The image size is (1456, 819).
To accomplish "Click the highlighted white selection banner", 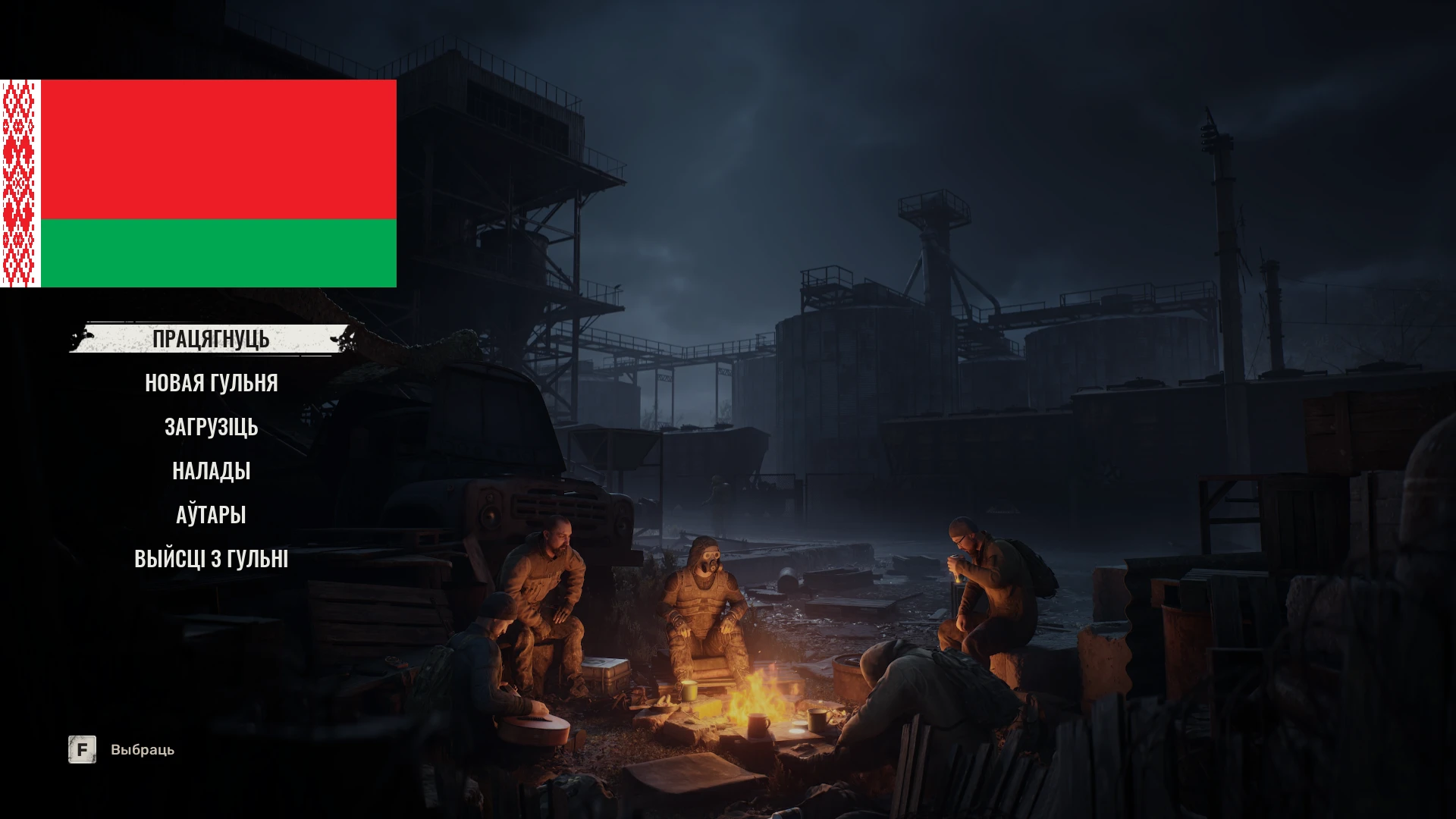I will 211,340.
